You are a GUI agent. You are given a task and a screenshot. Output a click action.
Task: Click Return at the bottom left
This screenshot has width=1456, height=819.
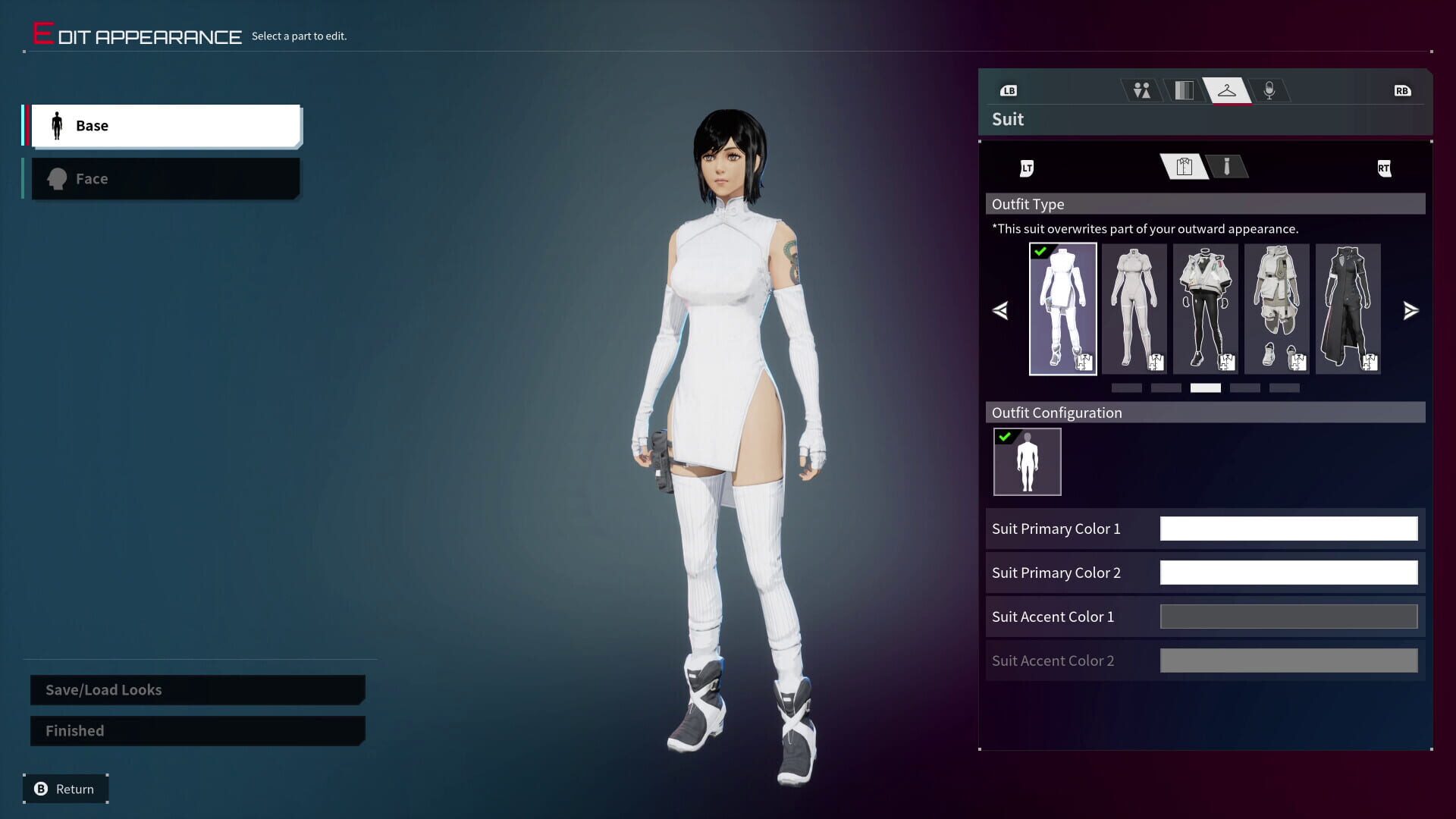pos(64,789)
